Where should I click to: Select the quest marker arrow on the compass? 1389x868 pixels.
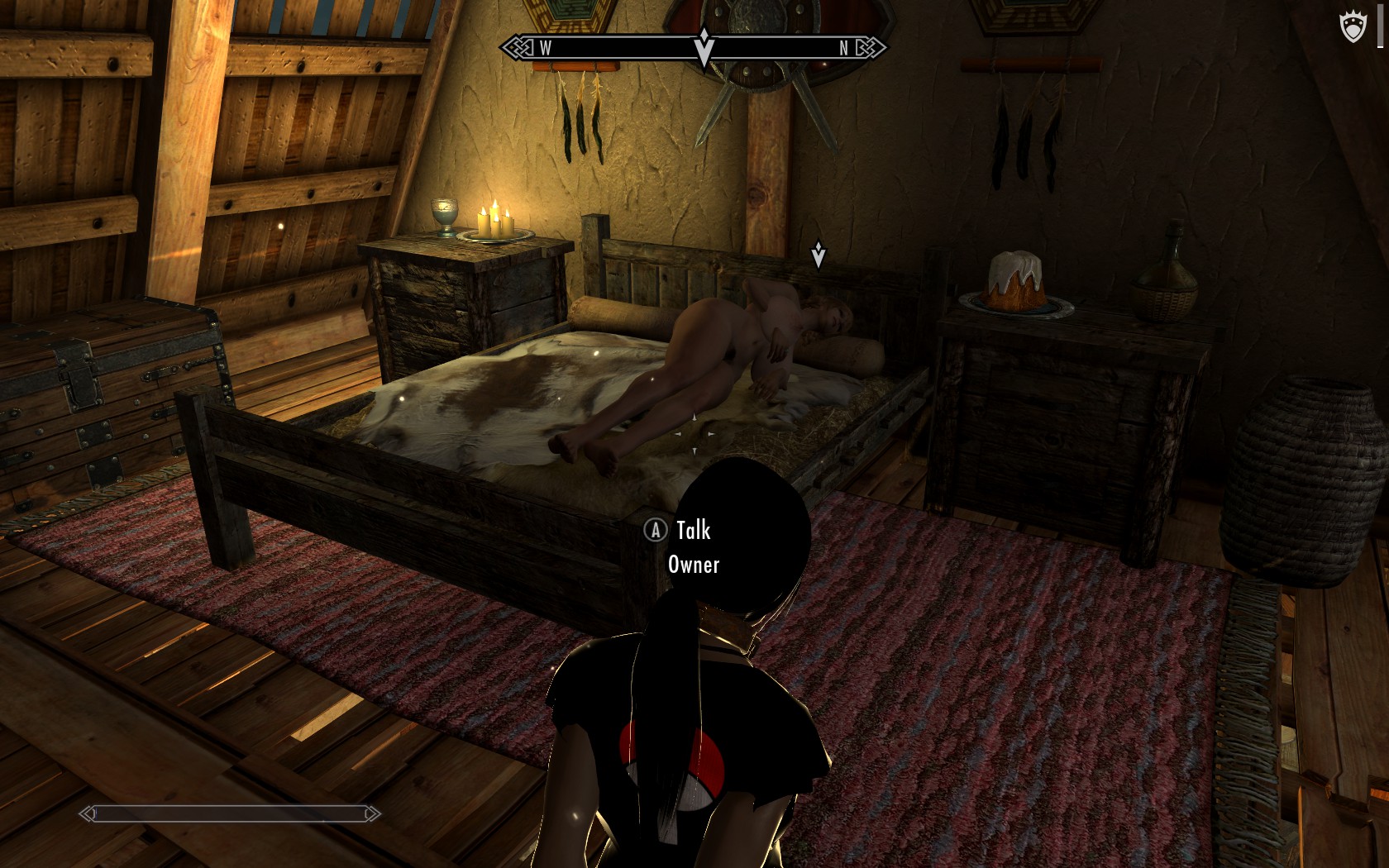coord(704,46)
